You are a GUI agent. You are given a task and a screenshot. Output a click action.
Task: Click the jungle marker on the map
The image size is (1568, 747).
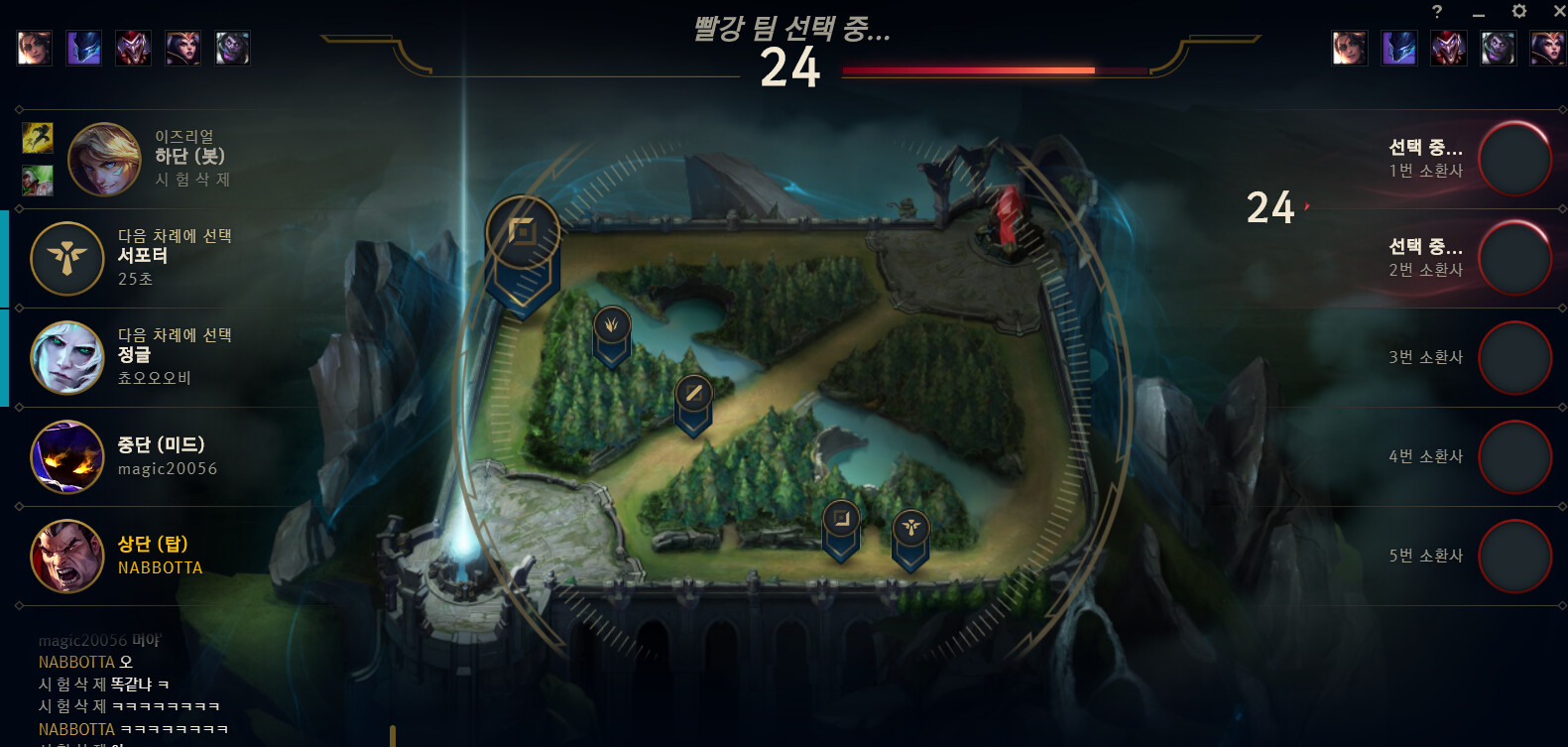(x=612, y=326)
